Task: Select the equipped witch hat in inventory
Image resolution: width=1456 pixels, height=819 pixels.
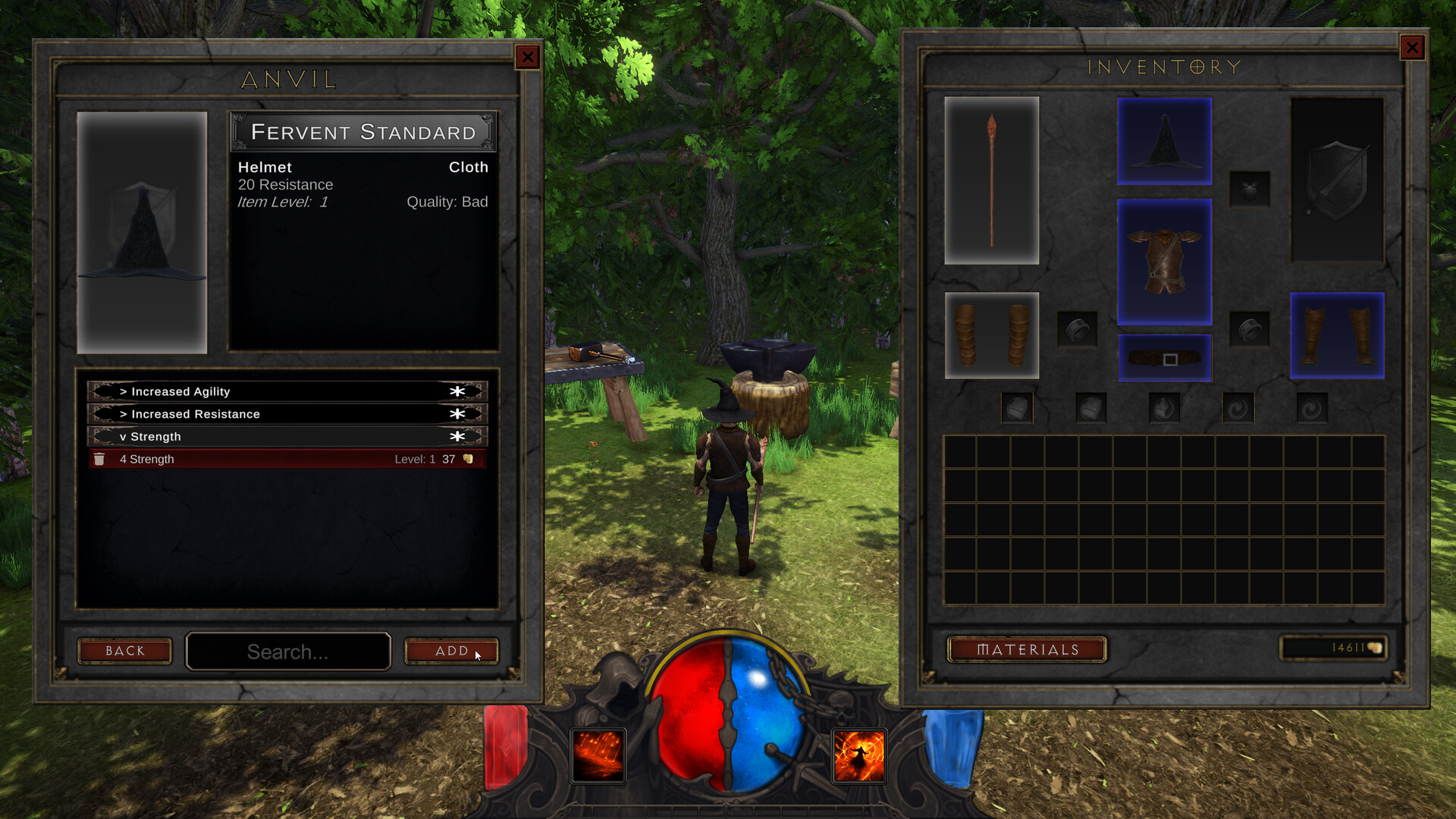Action: (x=1164, y=143)
